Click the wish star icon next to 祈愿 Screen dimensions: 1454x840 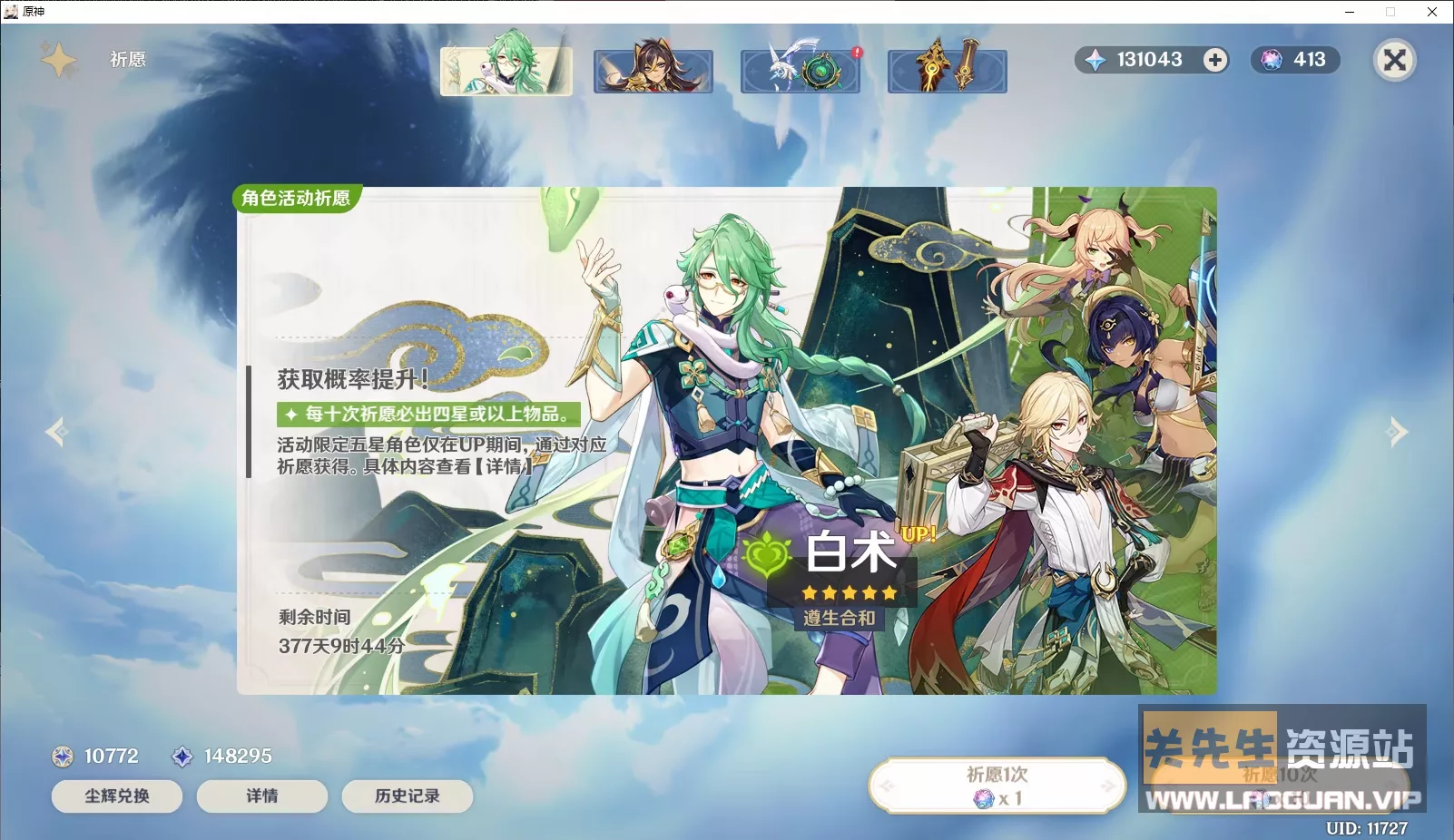click(57, 58)
